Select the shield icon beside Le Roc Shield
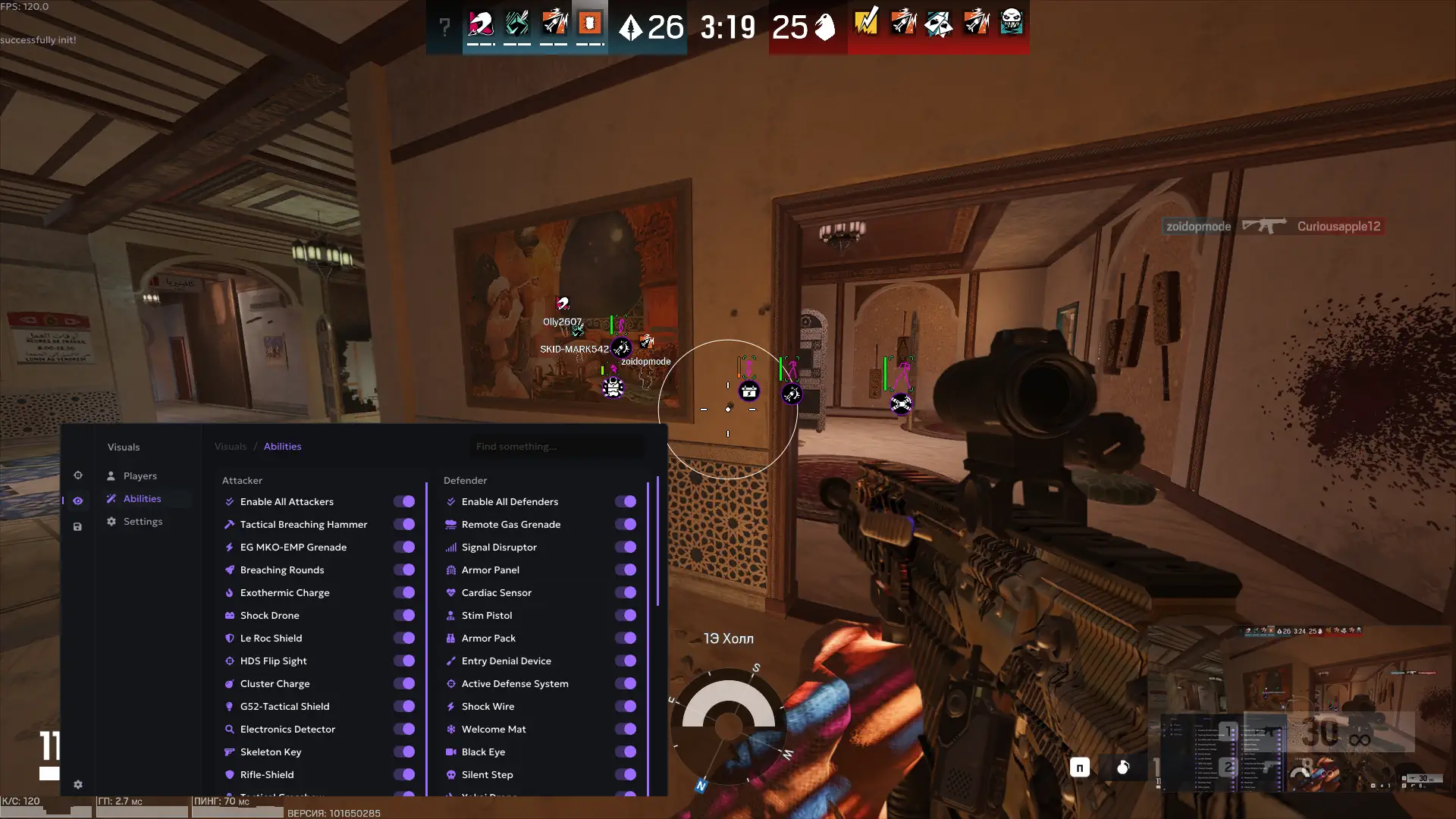The width and height of the screenshot is (1456, 819). pos(229,638)
